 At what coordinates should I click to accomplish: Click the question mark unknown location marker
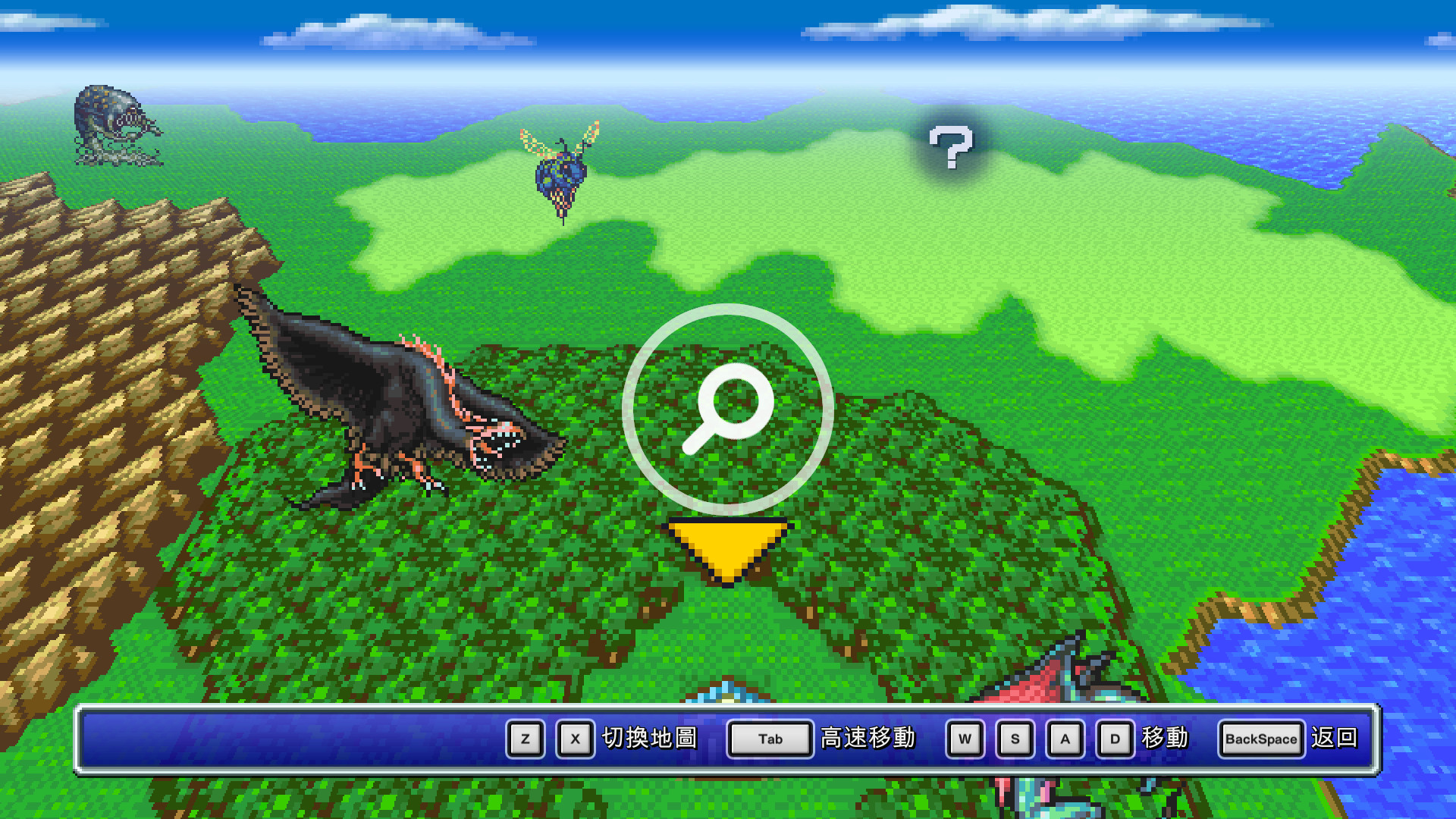click(x=950, y=149)
